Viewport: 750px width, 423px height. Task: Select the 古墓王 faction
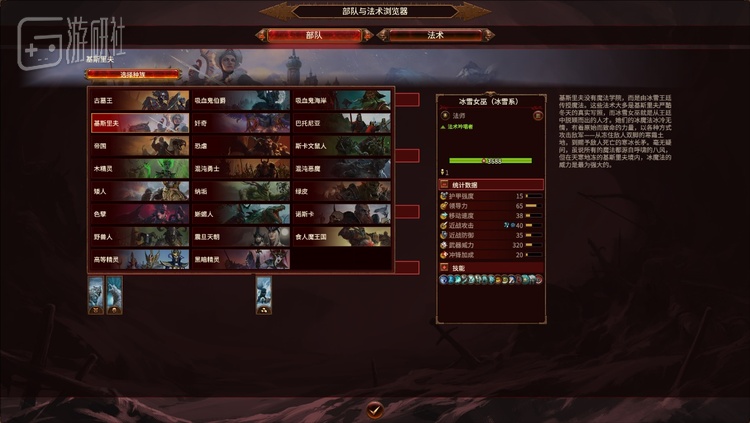click(140, 100)
